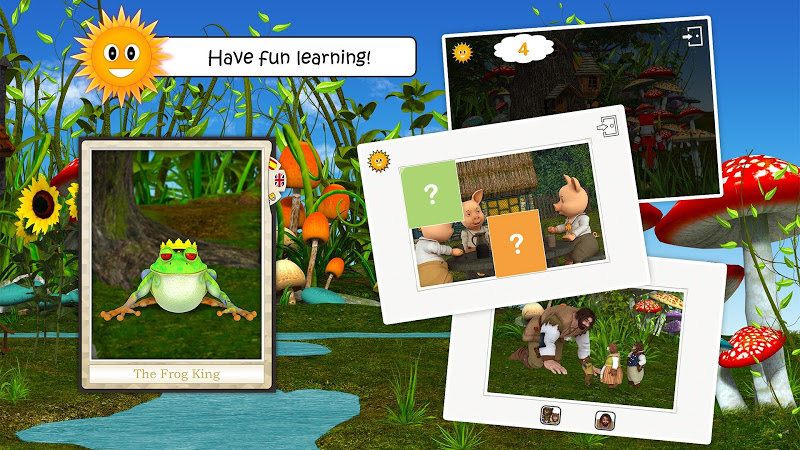
Task: Pick the bearded man answer icon
Action: 603,420
